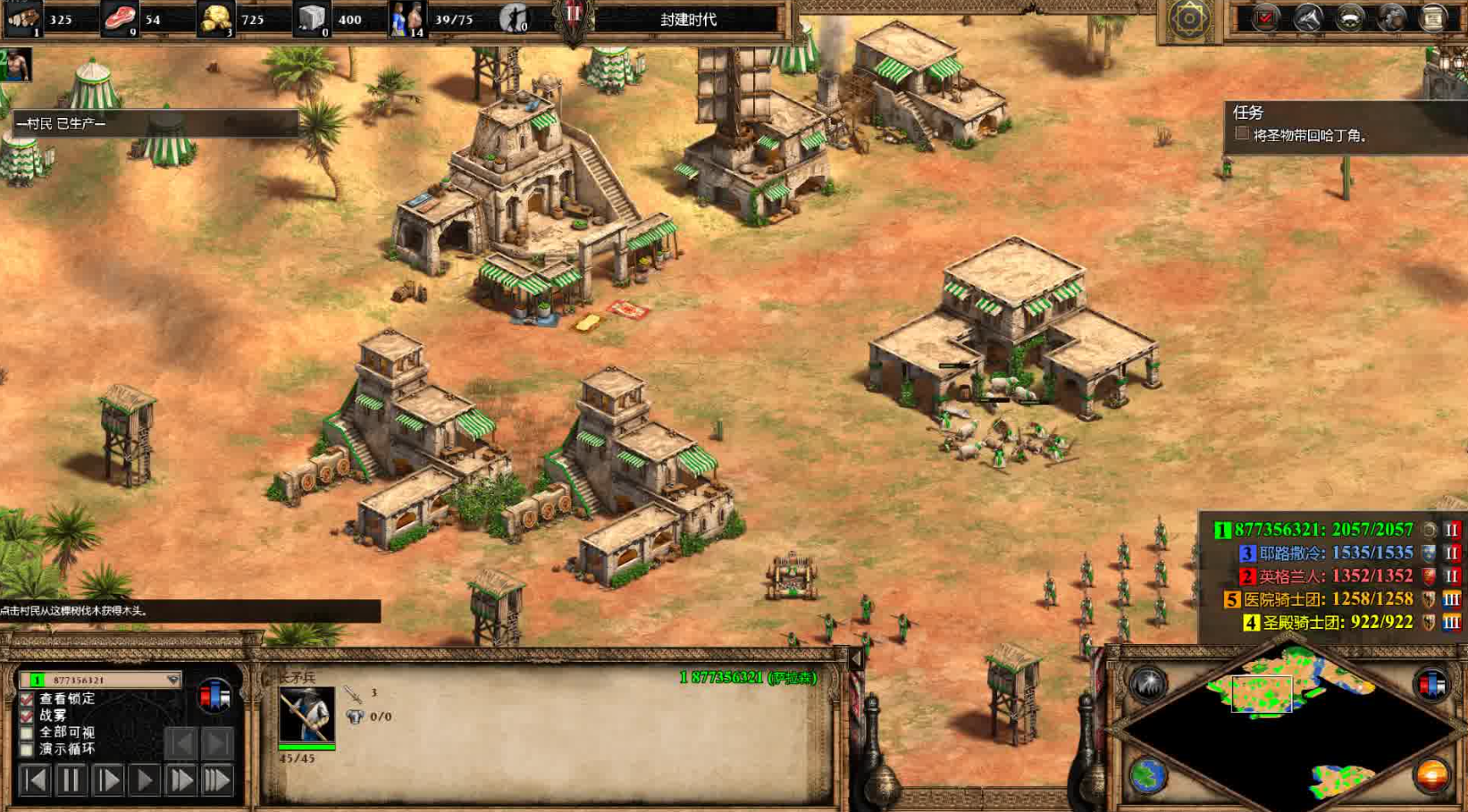The image size is (1468, 812).
Task: Toggle the 战雾 fog of war checkbox
Action: click(27, 716)
